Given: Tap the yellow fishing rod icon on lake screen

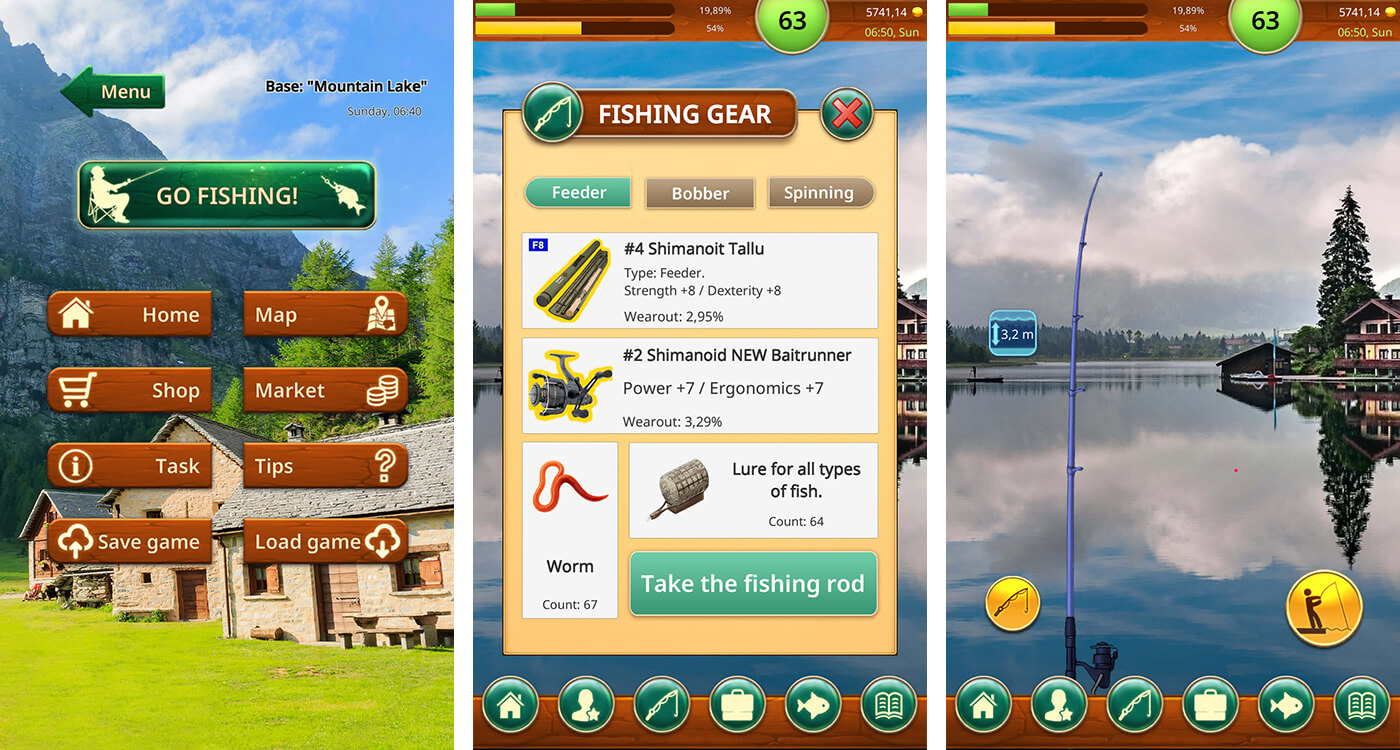Looking at the screenshot, I should [1013, 603].
